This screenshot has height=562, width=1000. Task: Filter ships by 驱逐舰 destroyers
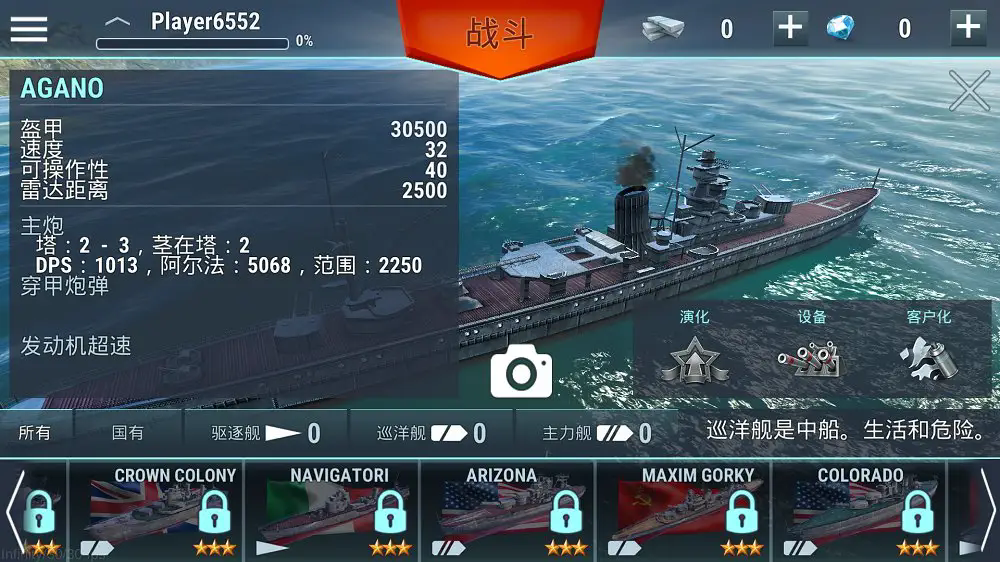[265, 433]
